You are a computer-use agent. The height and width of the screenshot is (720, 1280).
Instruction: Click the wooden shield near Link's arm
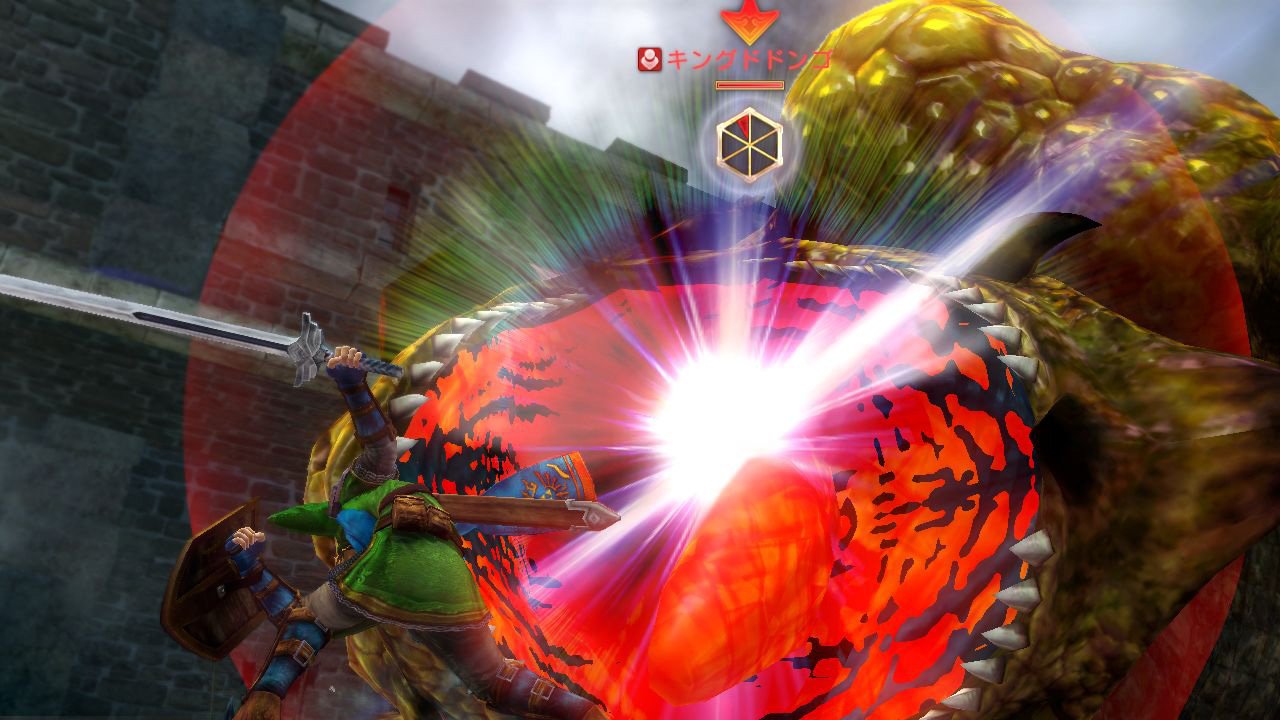pyautogui.click(x=210, y=580)
